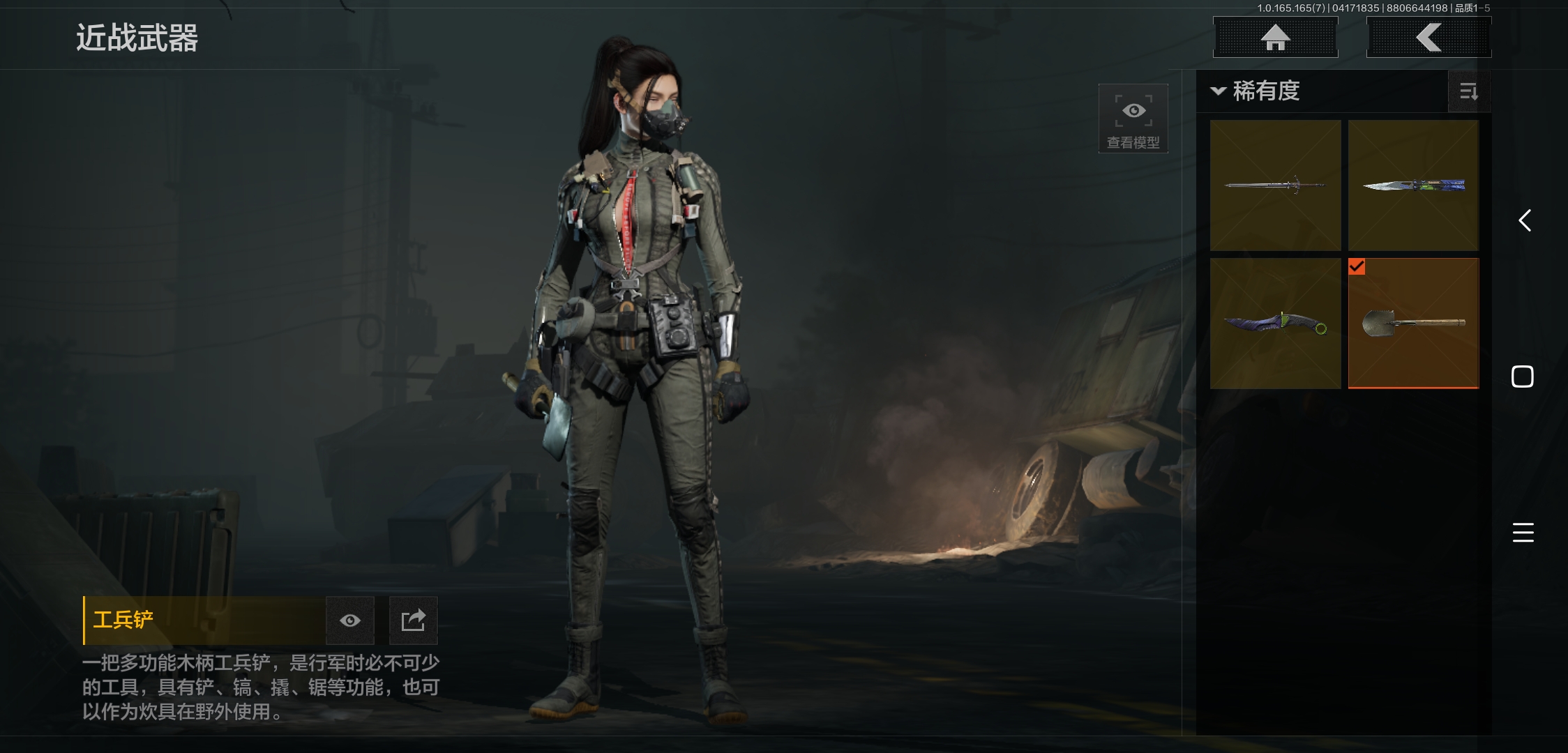Pick the purple karambit blade

[1275, 324]
